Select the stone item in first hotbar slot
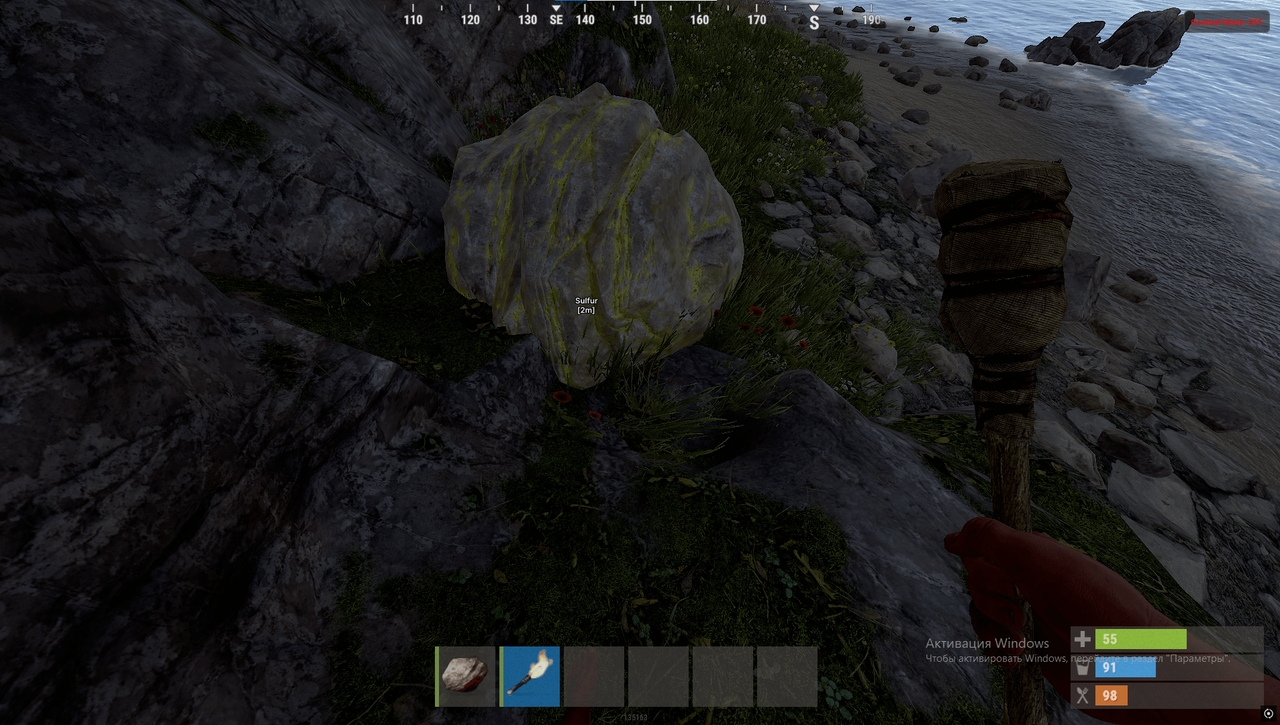Screen dimensions: 1280x725 click(464, 677)
